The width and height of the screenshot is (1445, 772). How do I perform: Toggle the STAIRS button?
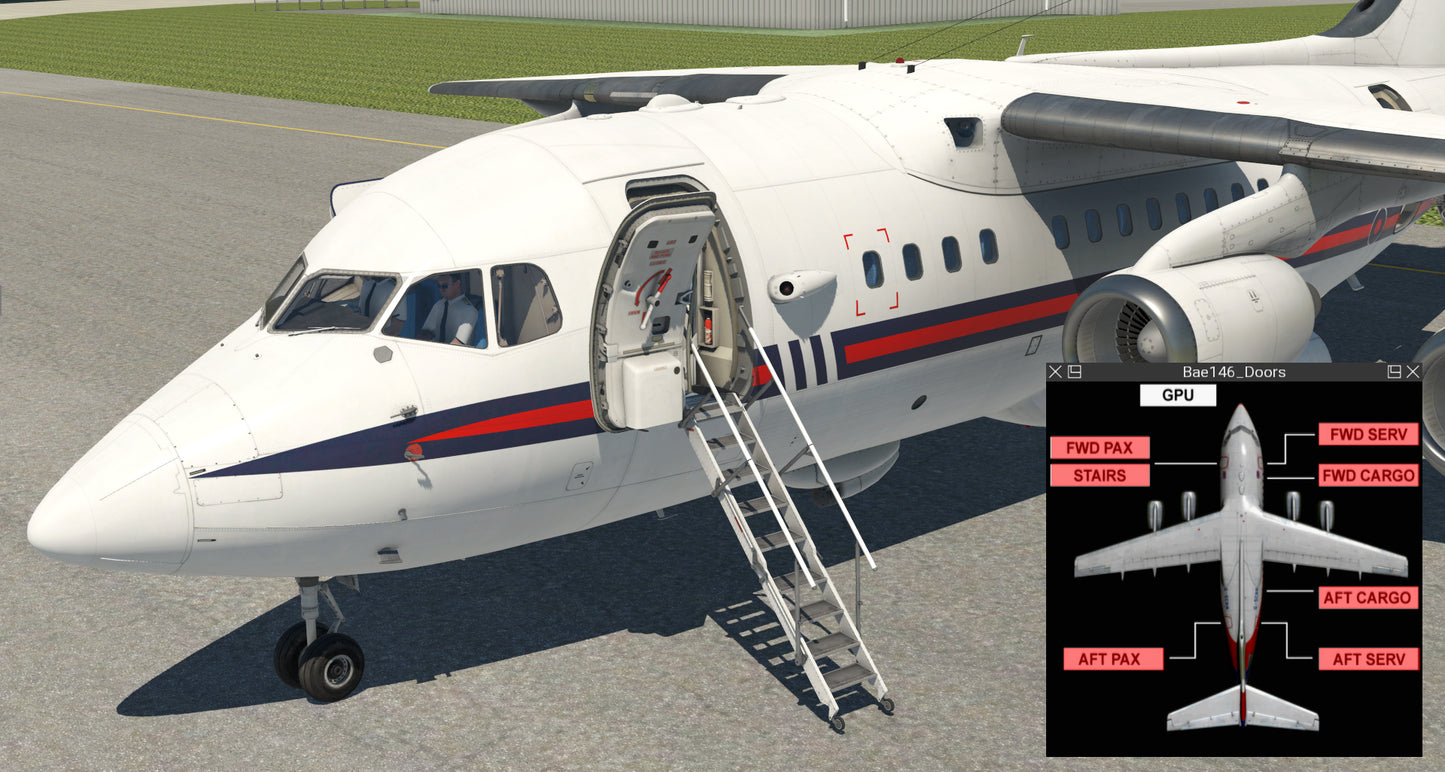[1099, 476]
